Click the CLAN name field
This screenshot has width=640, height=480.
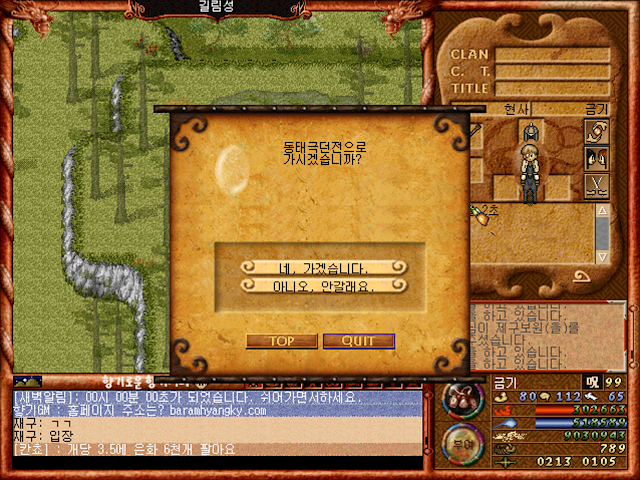coord(552,55)
